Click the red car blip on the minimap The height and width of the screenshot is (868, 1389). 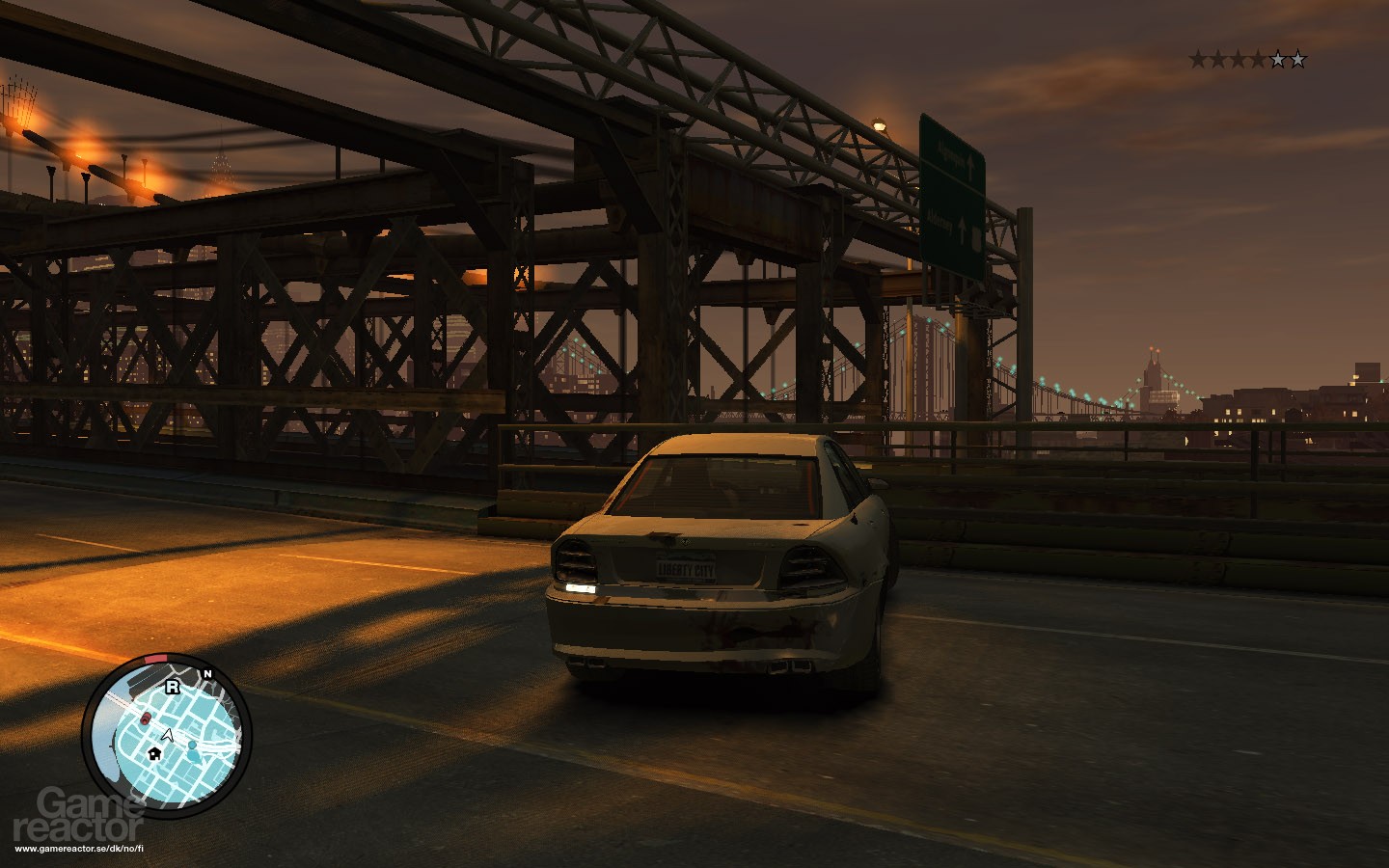click(x=146, y=719)
